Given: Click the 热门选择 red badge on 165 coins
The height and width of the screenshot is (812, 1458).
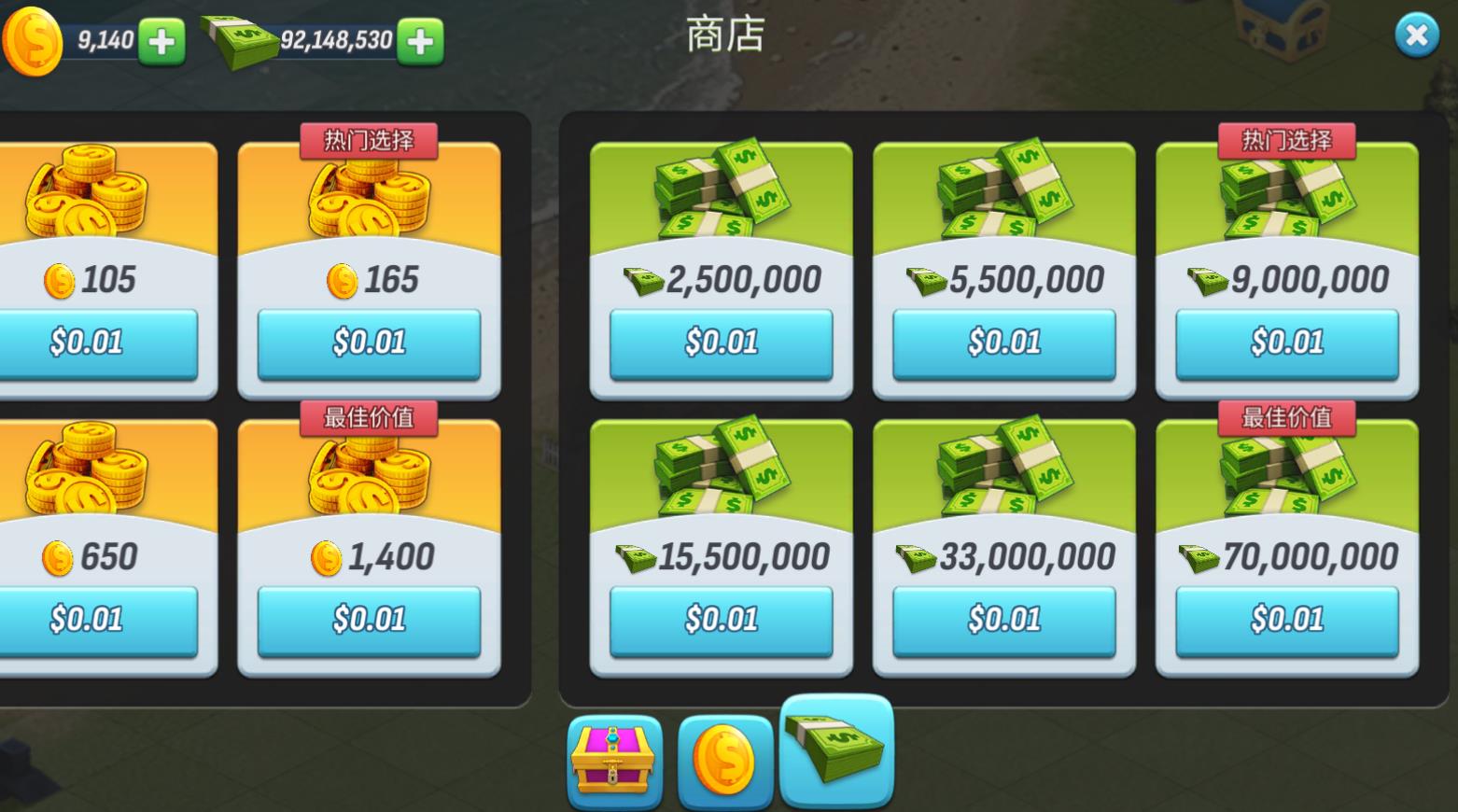Looking at the screenshot, I should 369,140.
